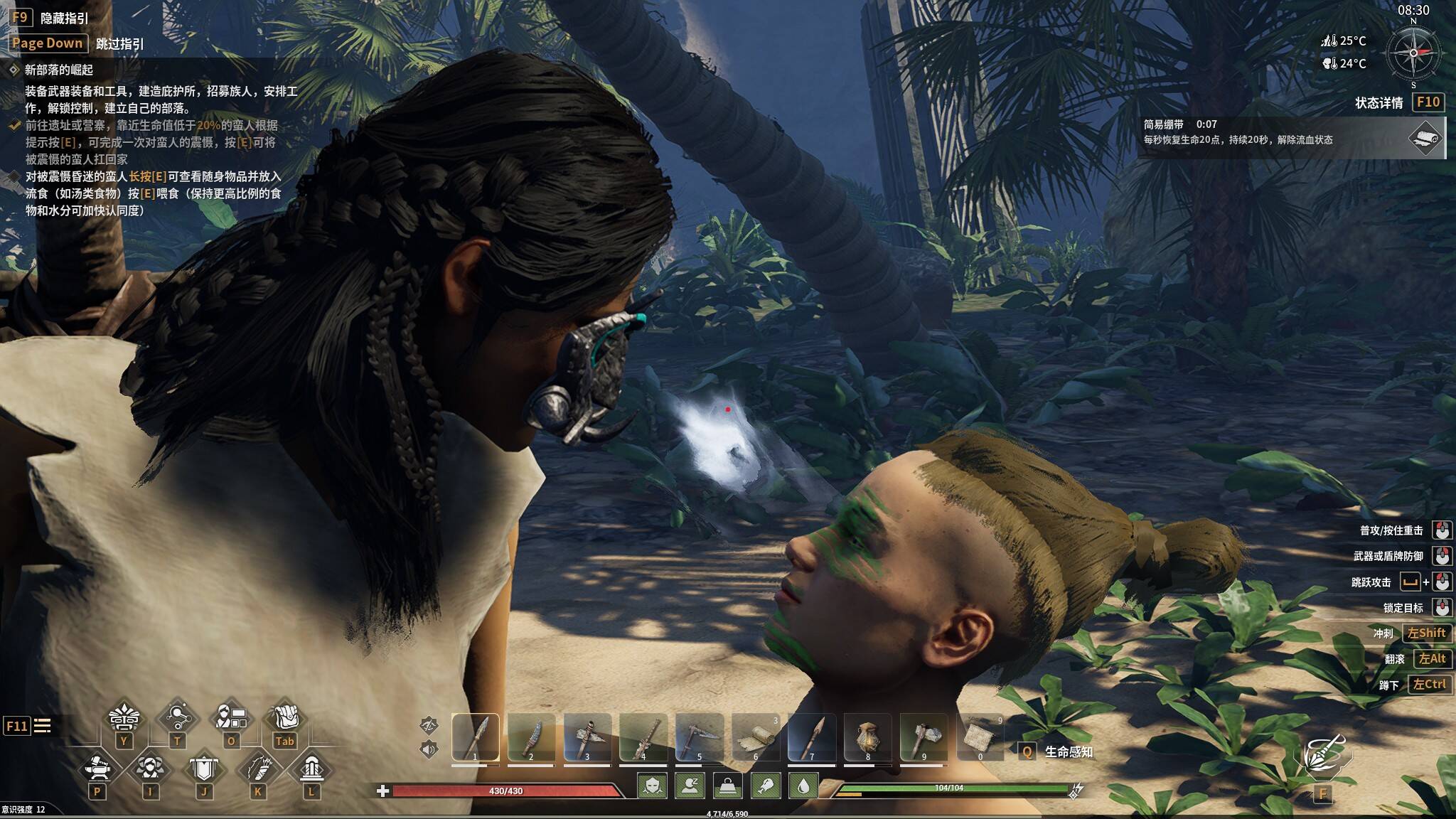Choose the stone hammer in hotbar slot 3
This screenshot has height=819, width=1456.
(x=587, y=738)
